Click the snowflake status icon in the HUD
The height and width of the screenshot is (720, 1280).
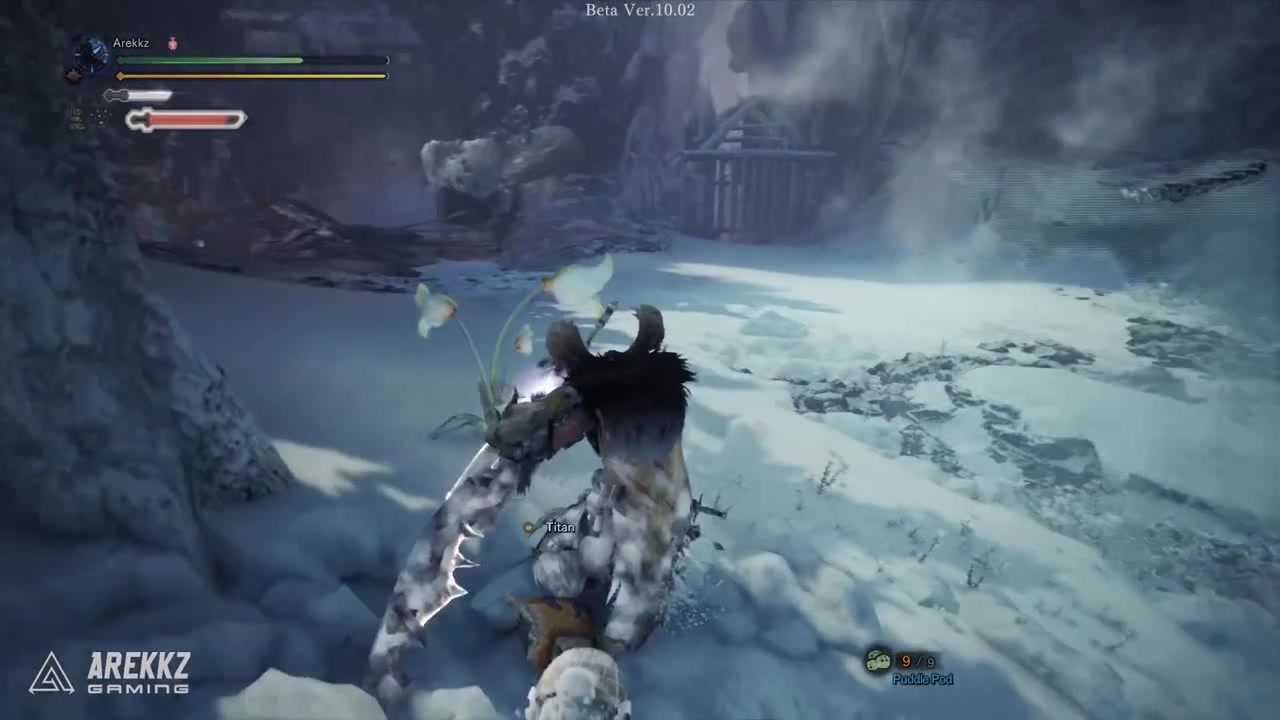[100, 118]
